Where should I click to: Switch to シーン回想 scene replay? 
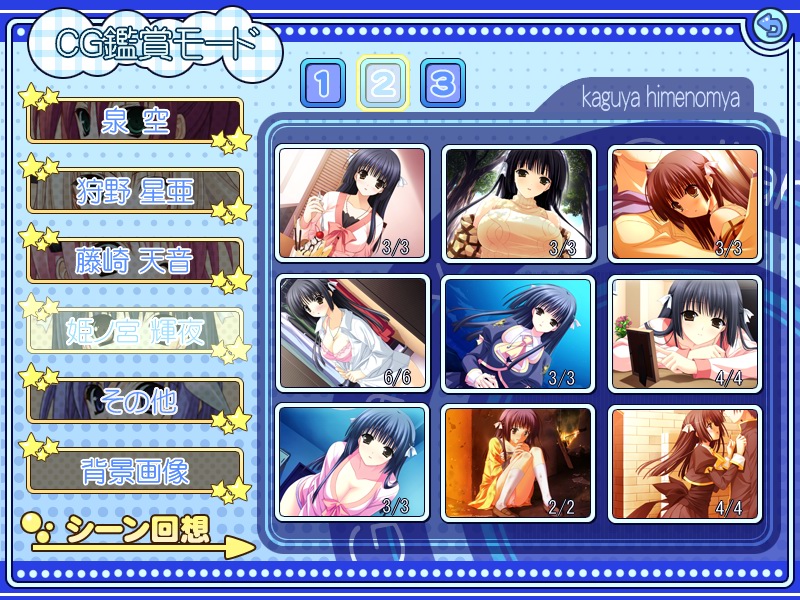(140, 532)
